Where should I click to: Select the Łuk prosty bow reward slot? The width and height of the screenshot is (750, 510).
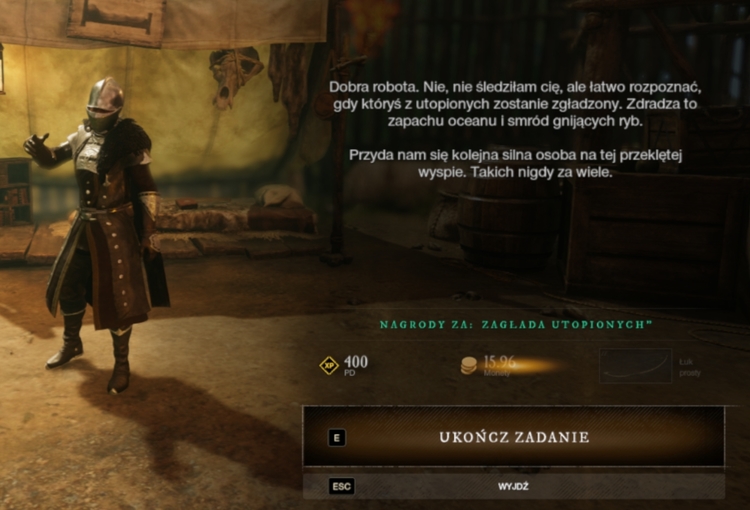click(636, 366)
